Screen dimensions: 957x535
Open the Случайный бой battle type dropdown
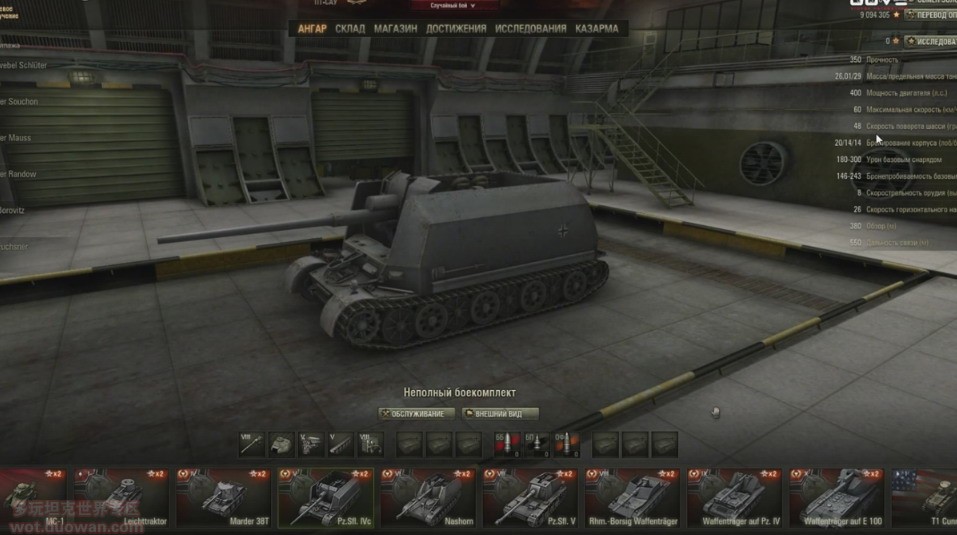[459, 6]
